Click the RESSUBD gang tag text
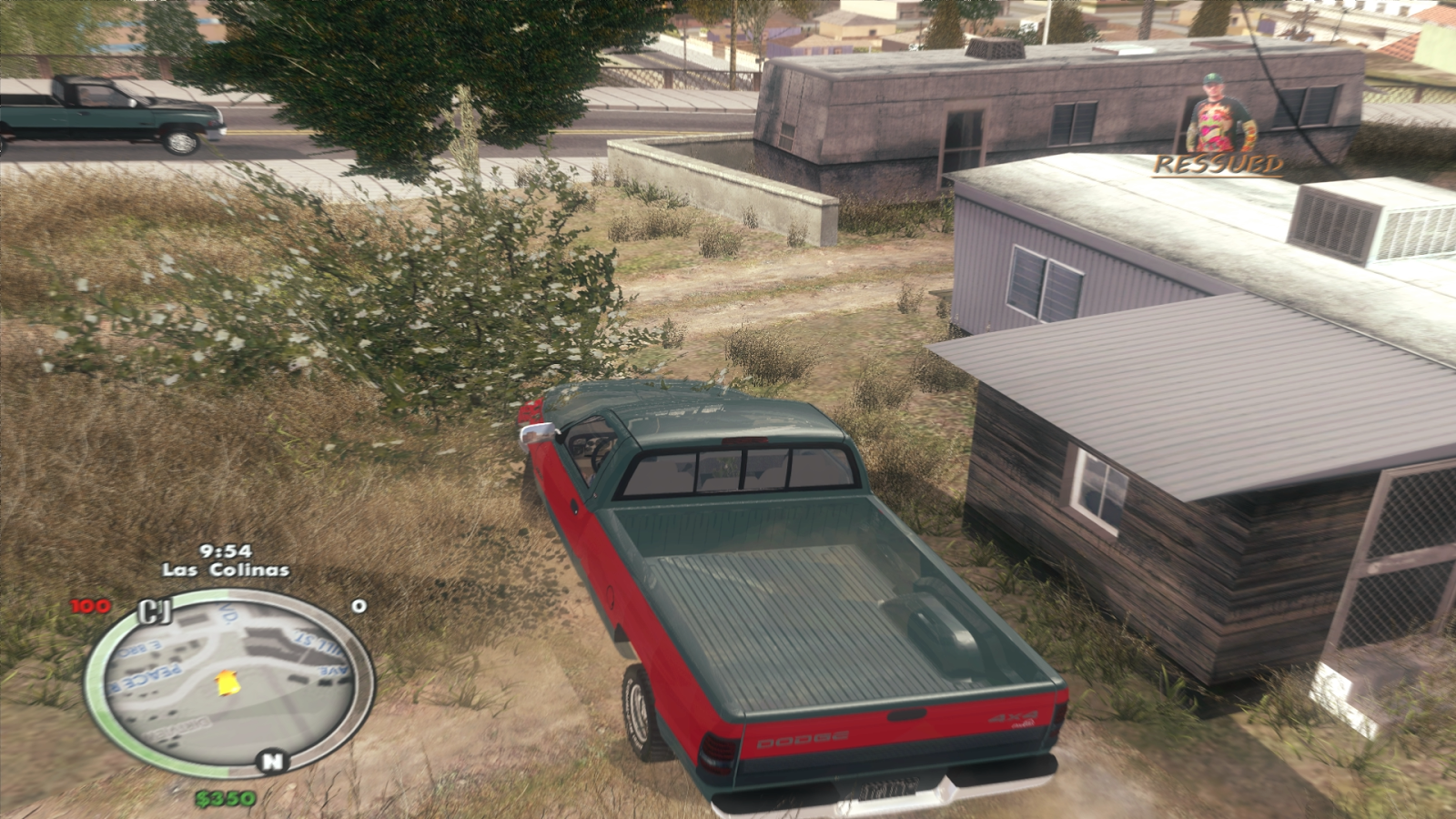Viewport: 1456px width, 819px height. [x=1217, y=164]
